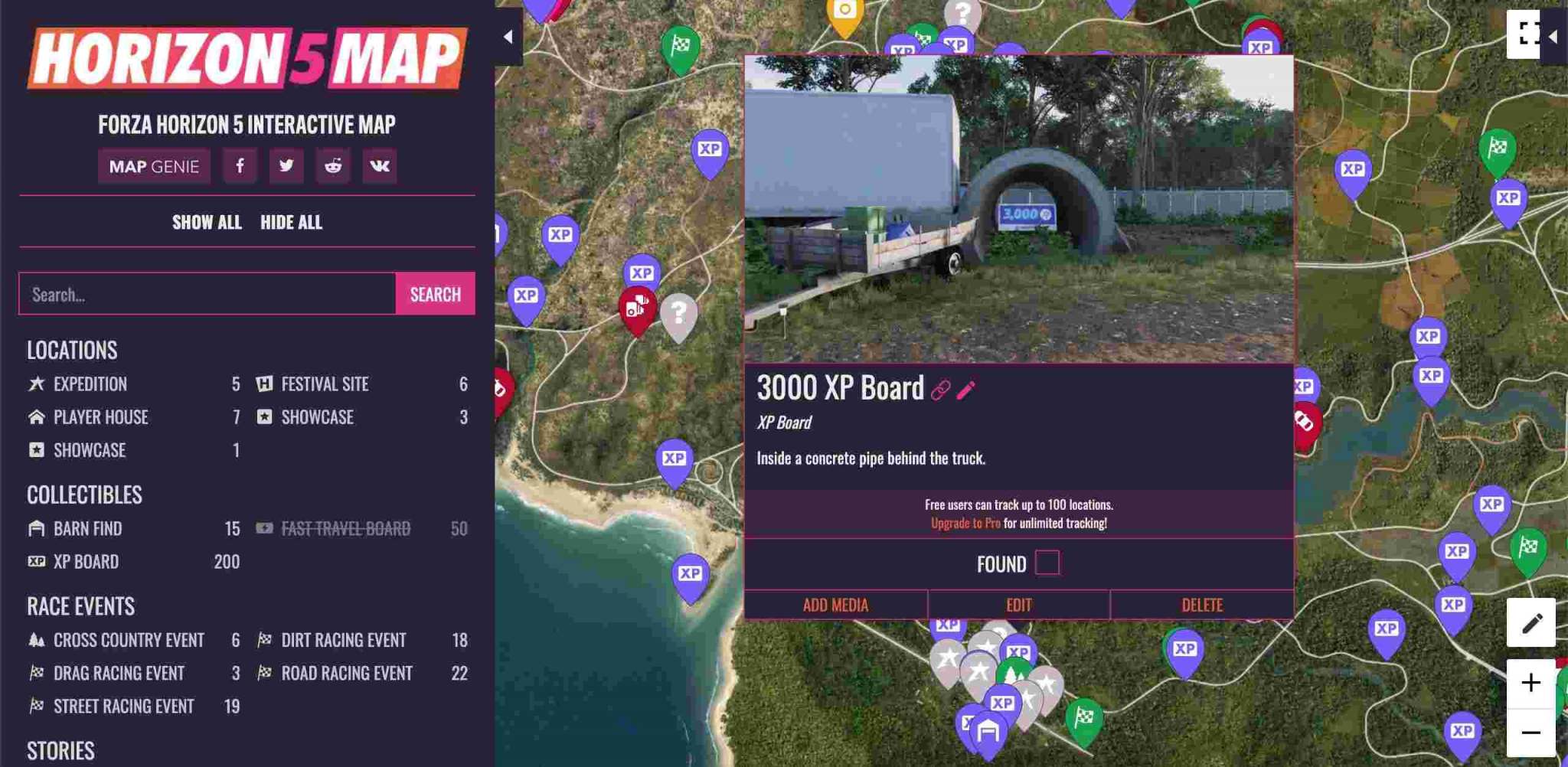Toggle Fast Travel Board markers back on
Image resolution: width=1568 pixels, height=767 pixels.
point(346,527)
